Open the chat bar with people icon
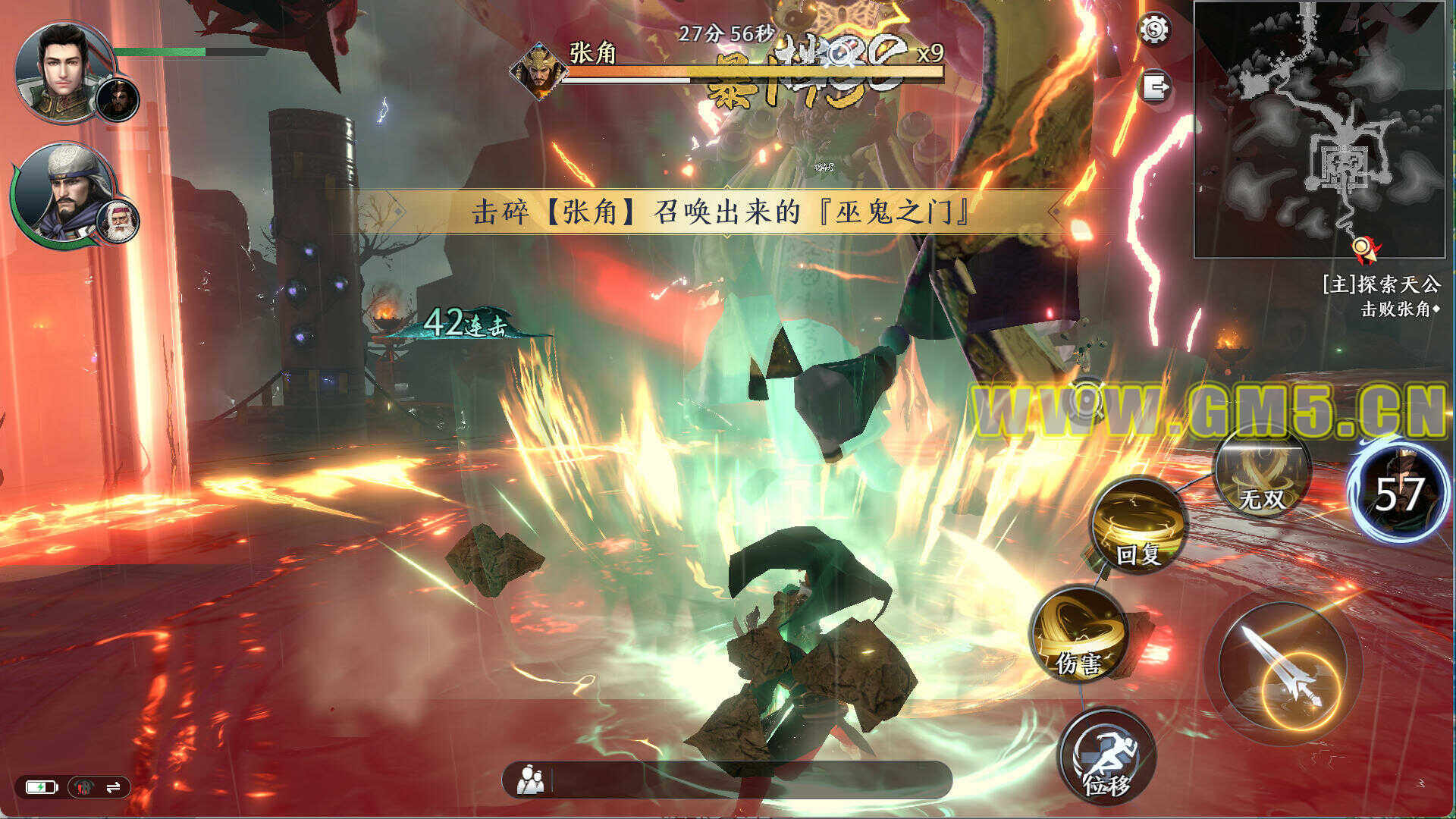Viewport: 1456px width, 819px height. click(726, 780)
